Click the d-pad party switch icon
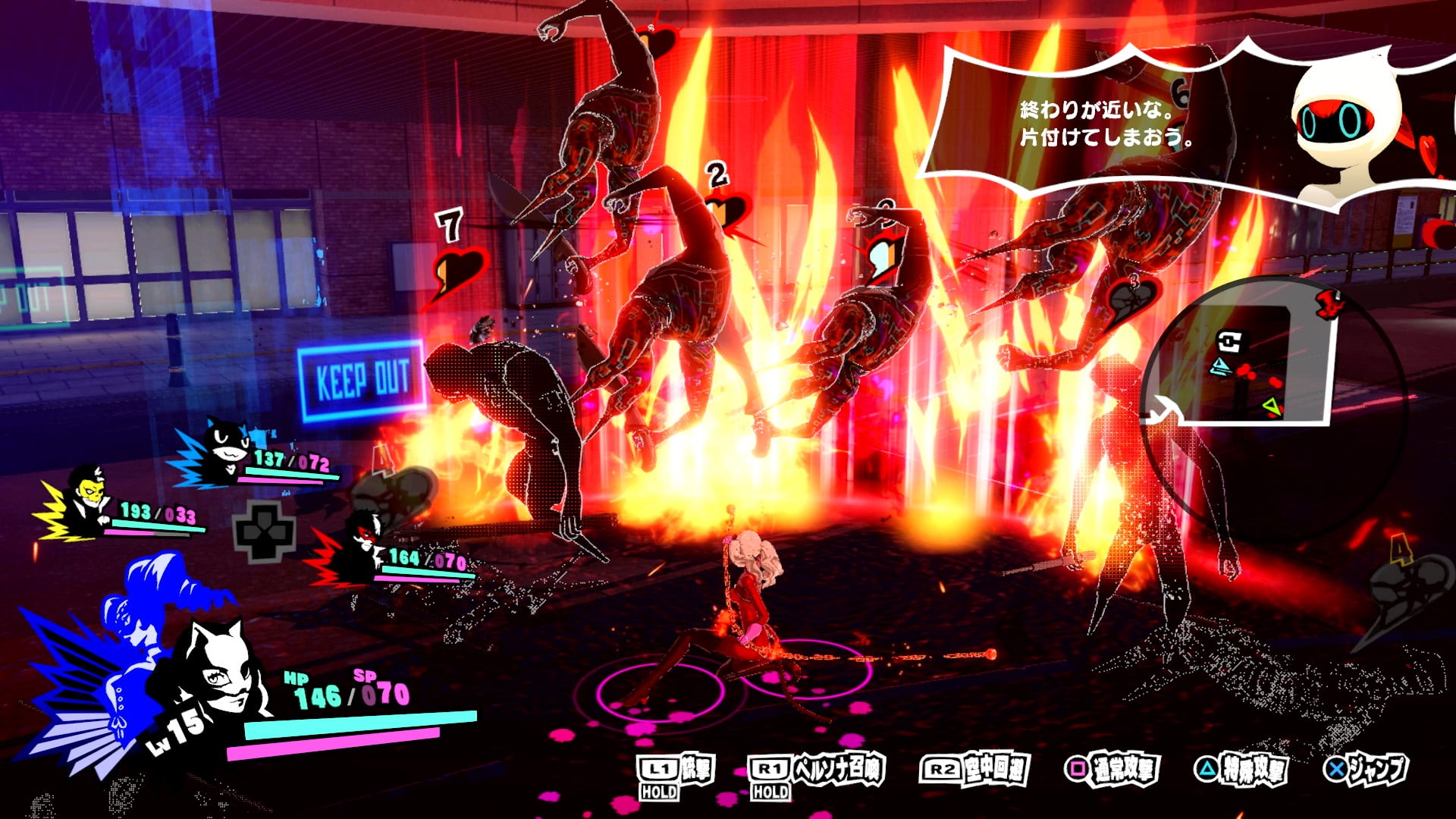1456x819 pixels. [x=264, y=531]
